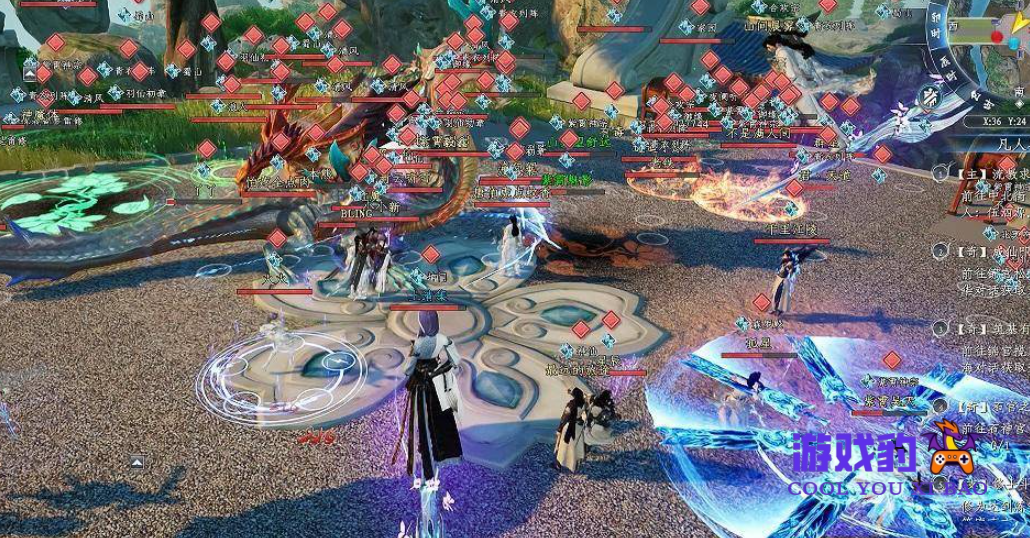Expand the chat panel with up-arrow button
Screen dimensions: 1030x538
click(137, 461)
